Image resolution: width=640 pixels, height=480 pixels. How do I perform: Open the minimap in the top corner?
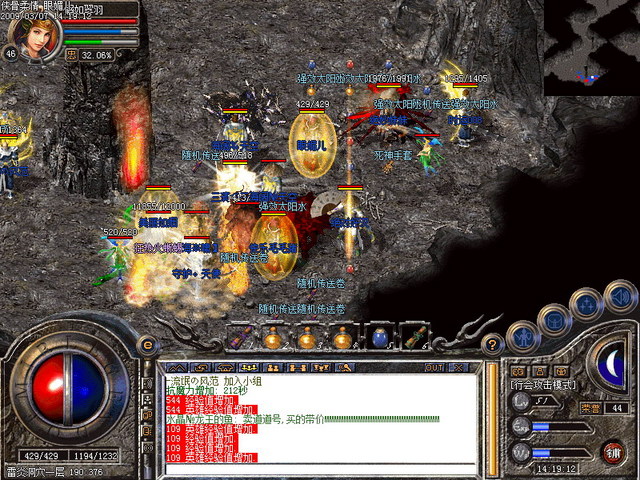point(591,47)
